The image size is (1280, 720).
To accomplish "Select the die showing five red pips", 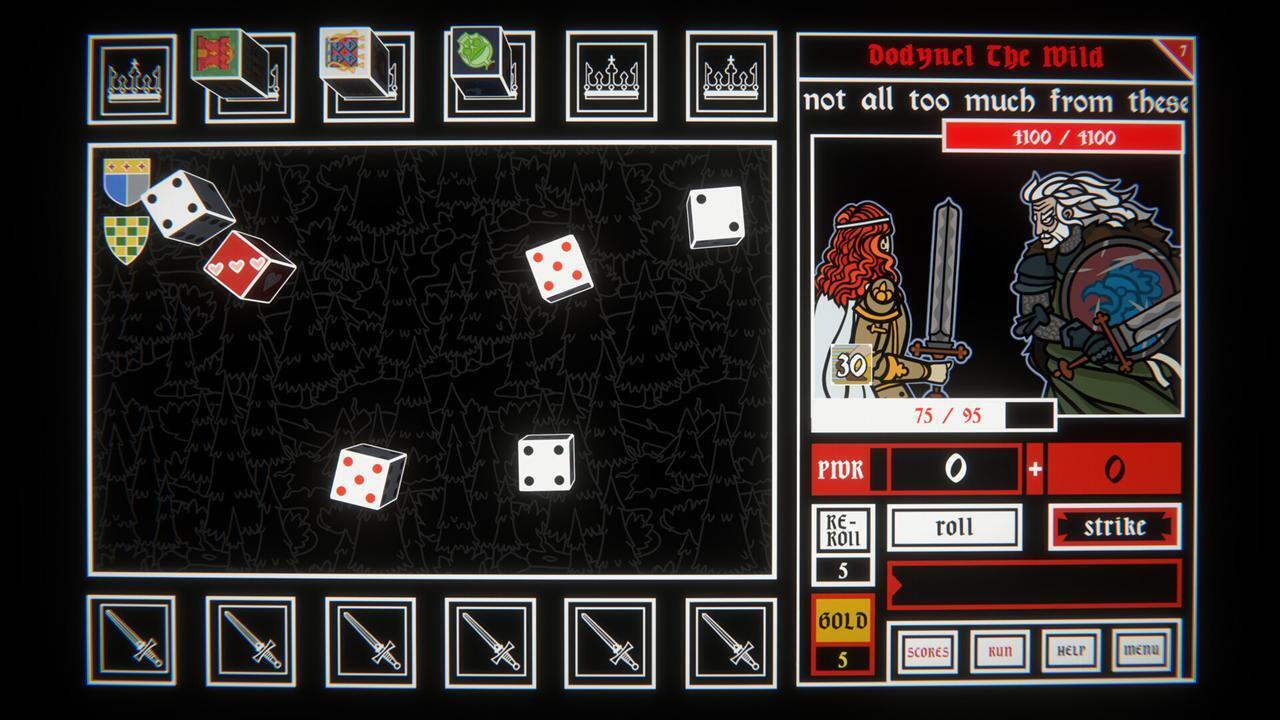I will point(560,272).
